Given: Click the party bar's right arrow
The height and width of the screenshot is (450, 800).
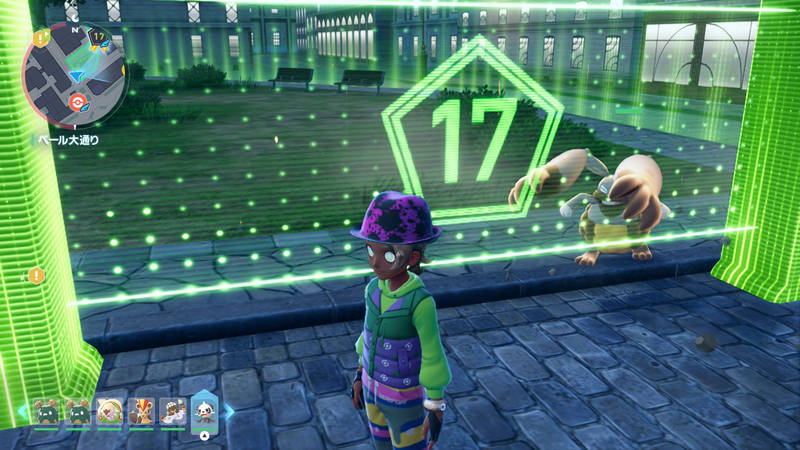Looking at the screenshot, I should tap(229, 411).
